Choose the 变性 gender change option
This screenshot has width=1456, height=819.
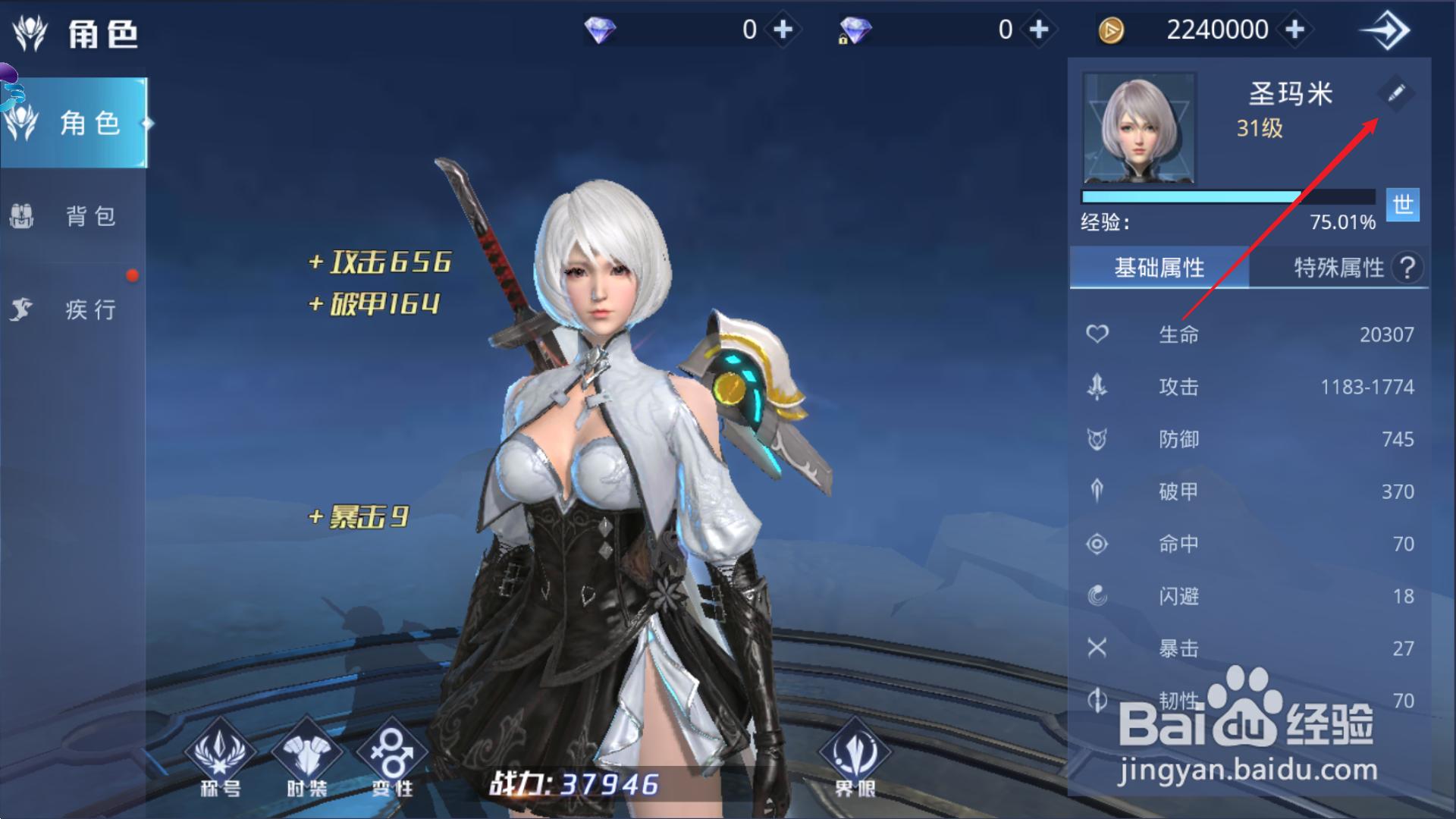pyautogui.click(x=392, y=758)
